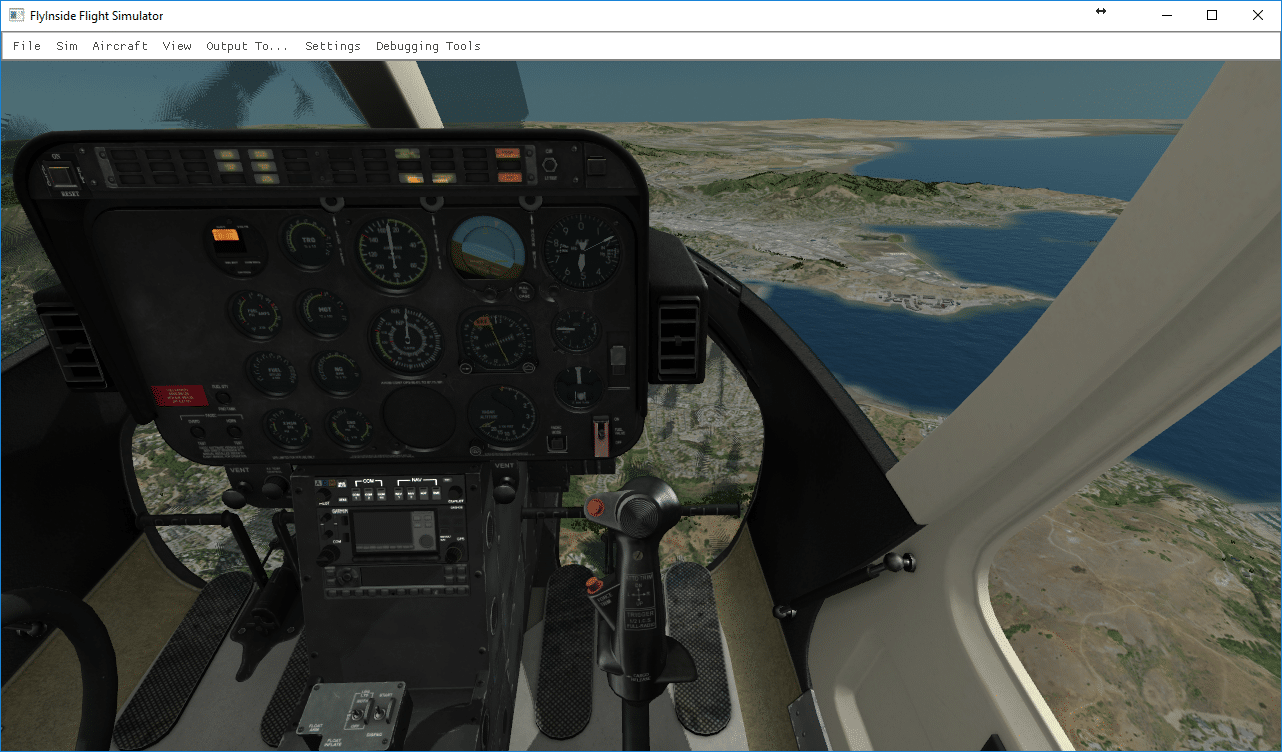The image size is (1282, 752).
Task: Open the Aircraft menu
Action: (x=120, y=46)
